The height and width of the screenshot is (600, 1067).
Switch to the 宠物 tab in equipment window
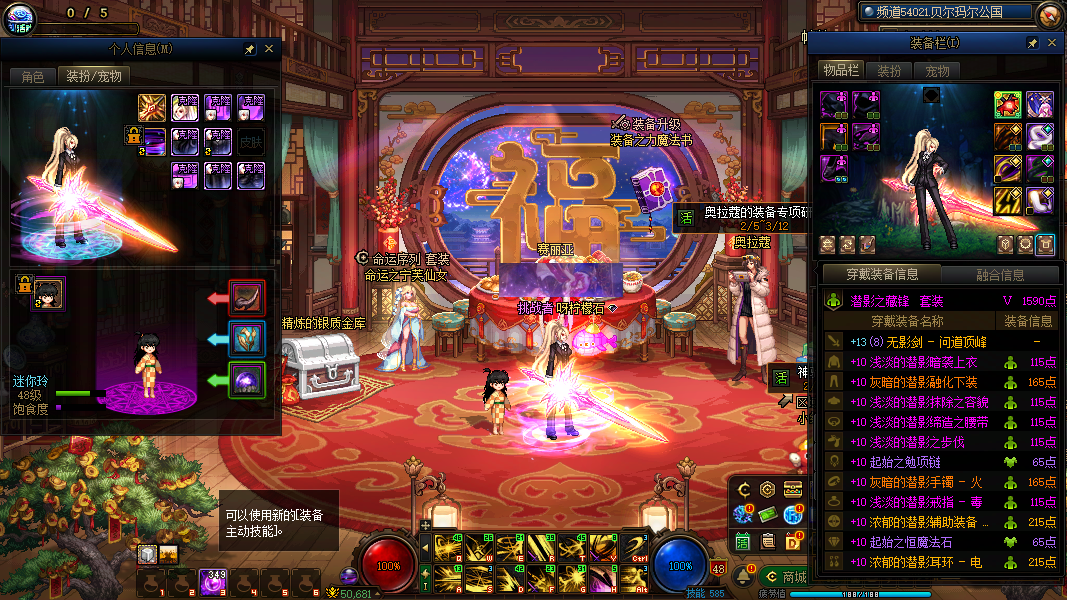click(x=937, y=71)
